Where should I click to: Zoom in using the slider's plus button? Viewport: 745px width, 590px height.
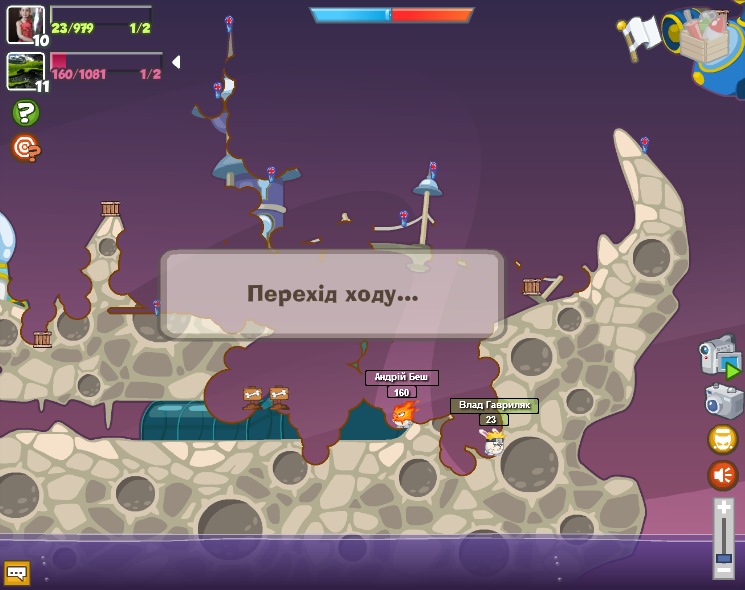[724, 508]
